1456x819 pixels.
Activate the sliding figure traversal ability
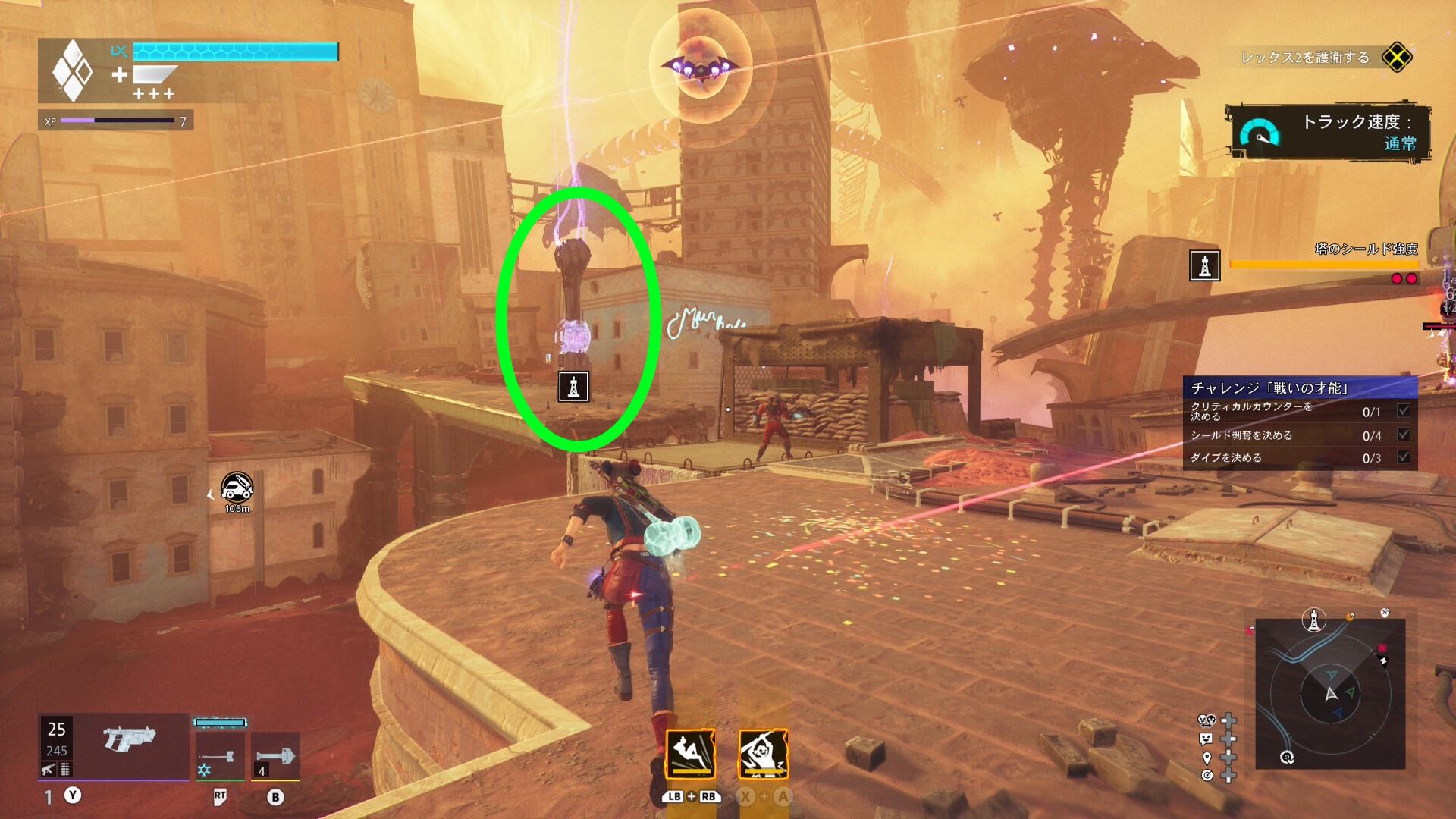[x=690, y=753]
